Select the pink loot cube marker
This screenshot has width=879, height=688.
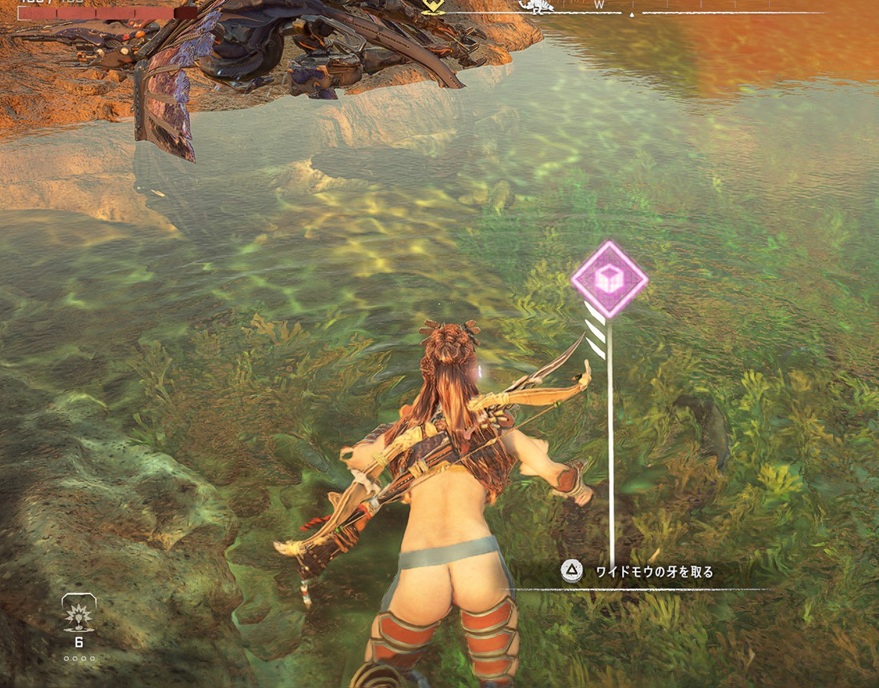tap(609, 280)
